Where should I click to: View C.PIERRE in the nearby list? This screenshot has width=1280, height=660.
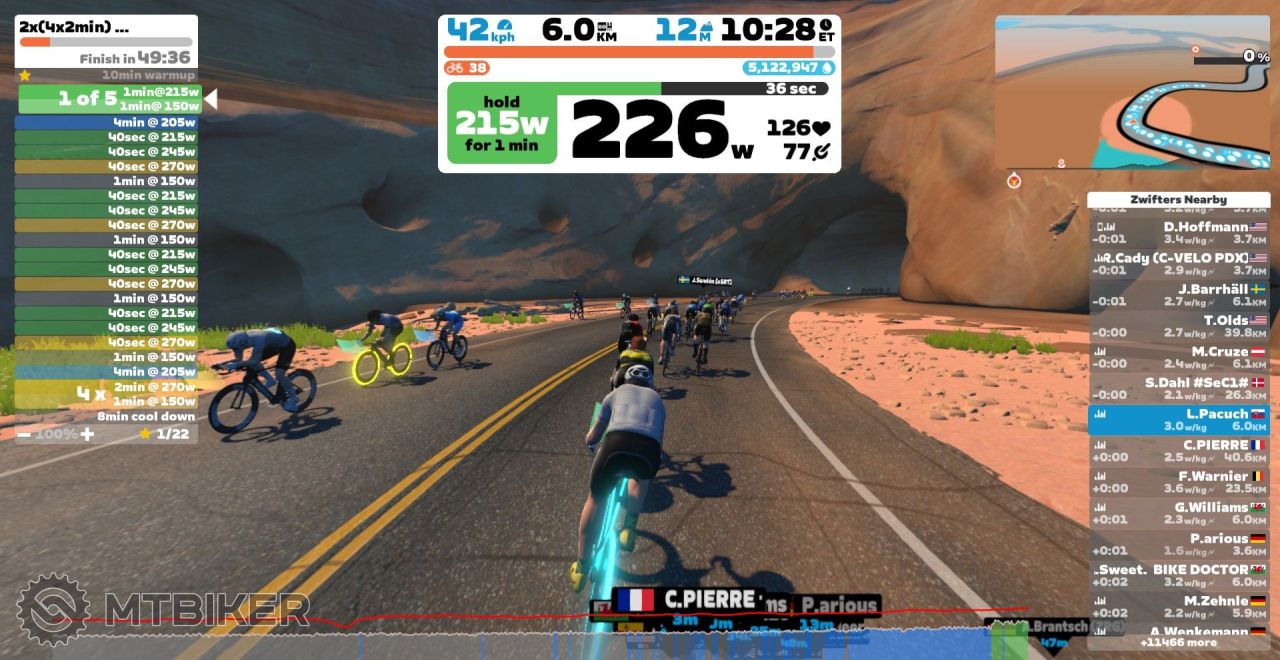click(x=1178, y=451)
